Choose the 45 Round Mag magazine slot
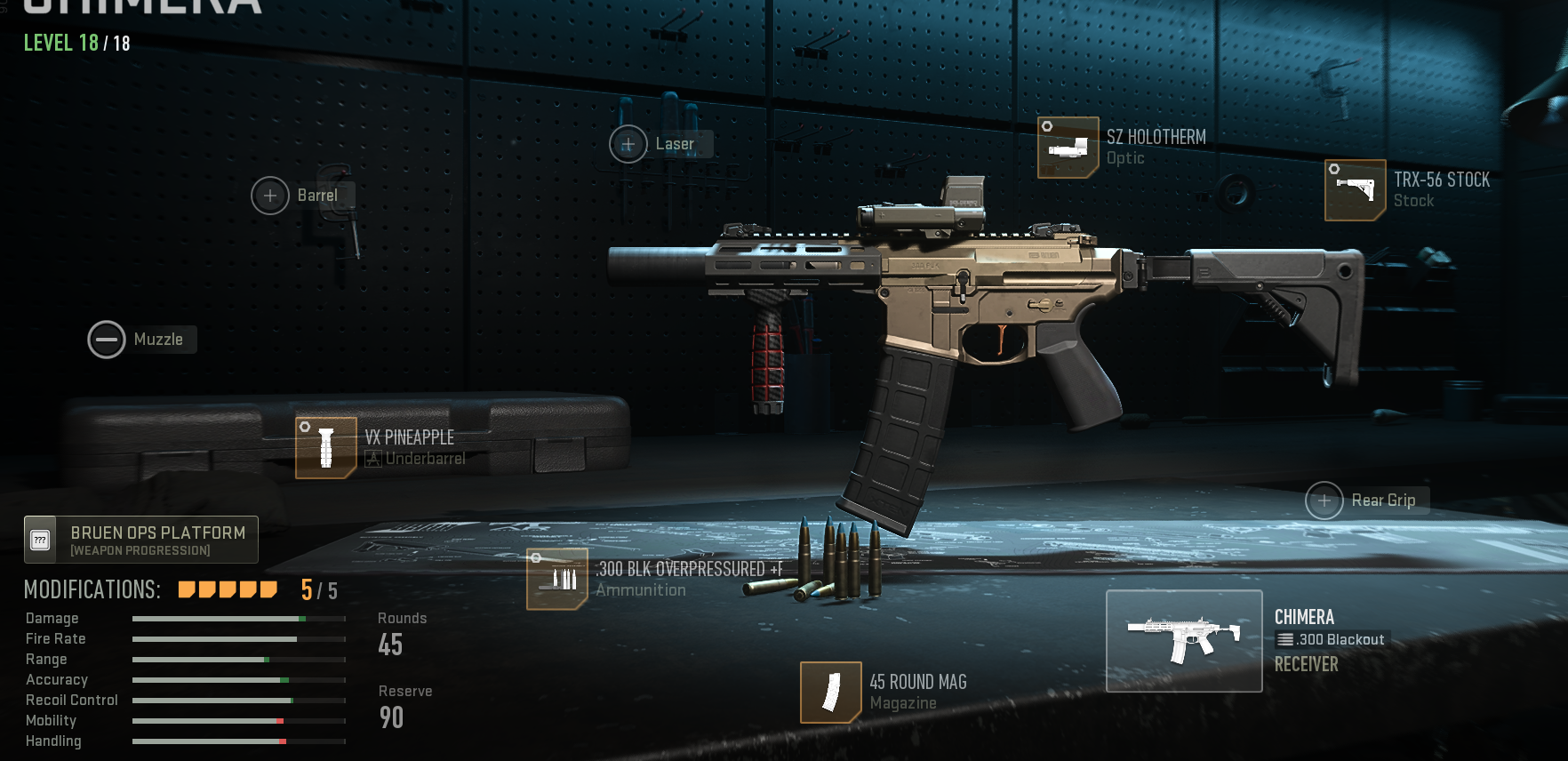Screen dimensions: 1568x761 (x=831, y=693)
